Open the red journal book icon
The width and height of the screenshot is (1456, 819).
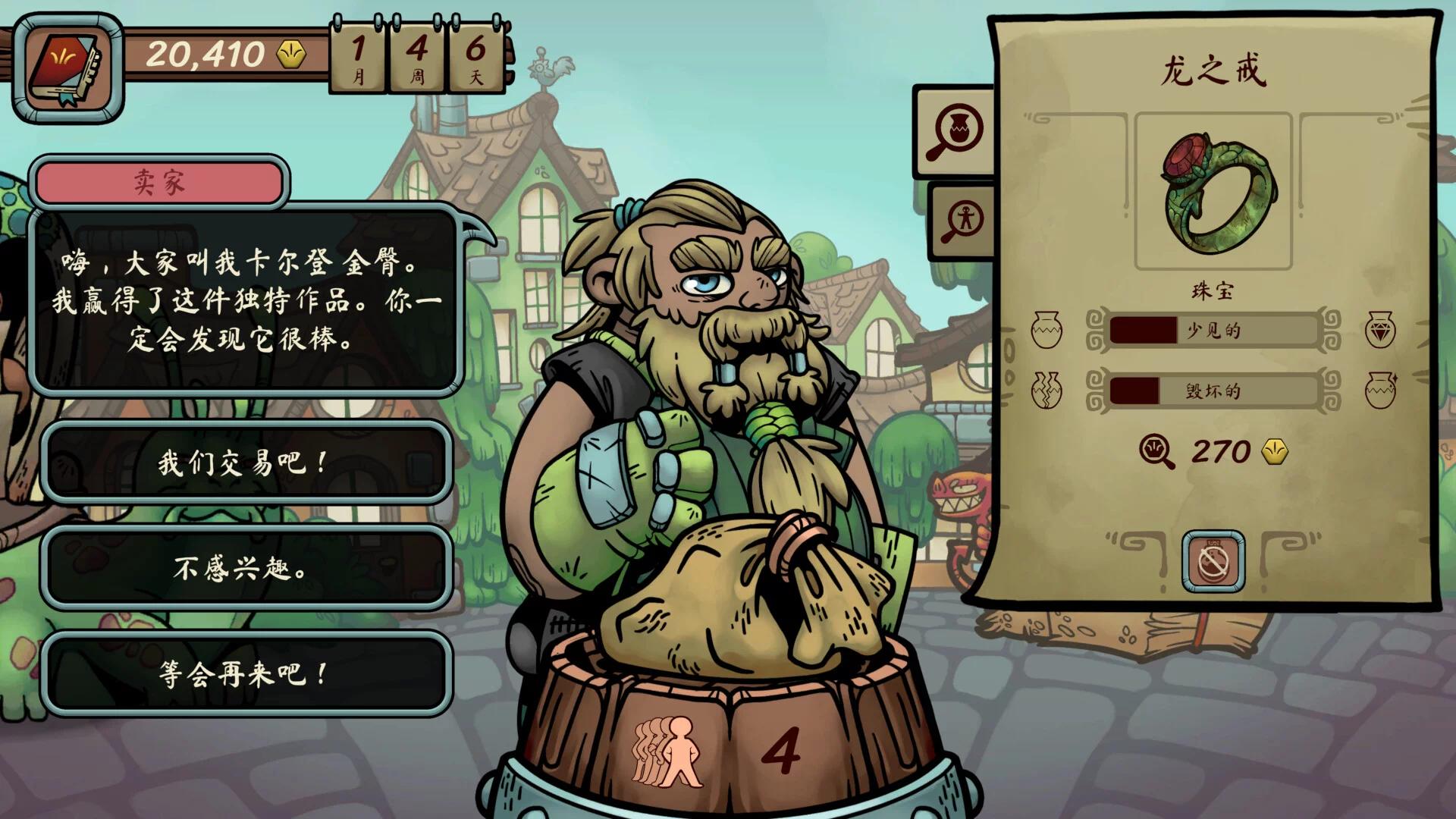tap(67, 68)
